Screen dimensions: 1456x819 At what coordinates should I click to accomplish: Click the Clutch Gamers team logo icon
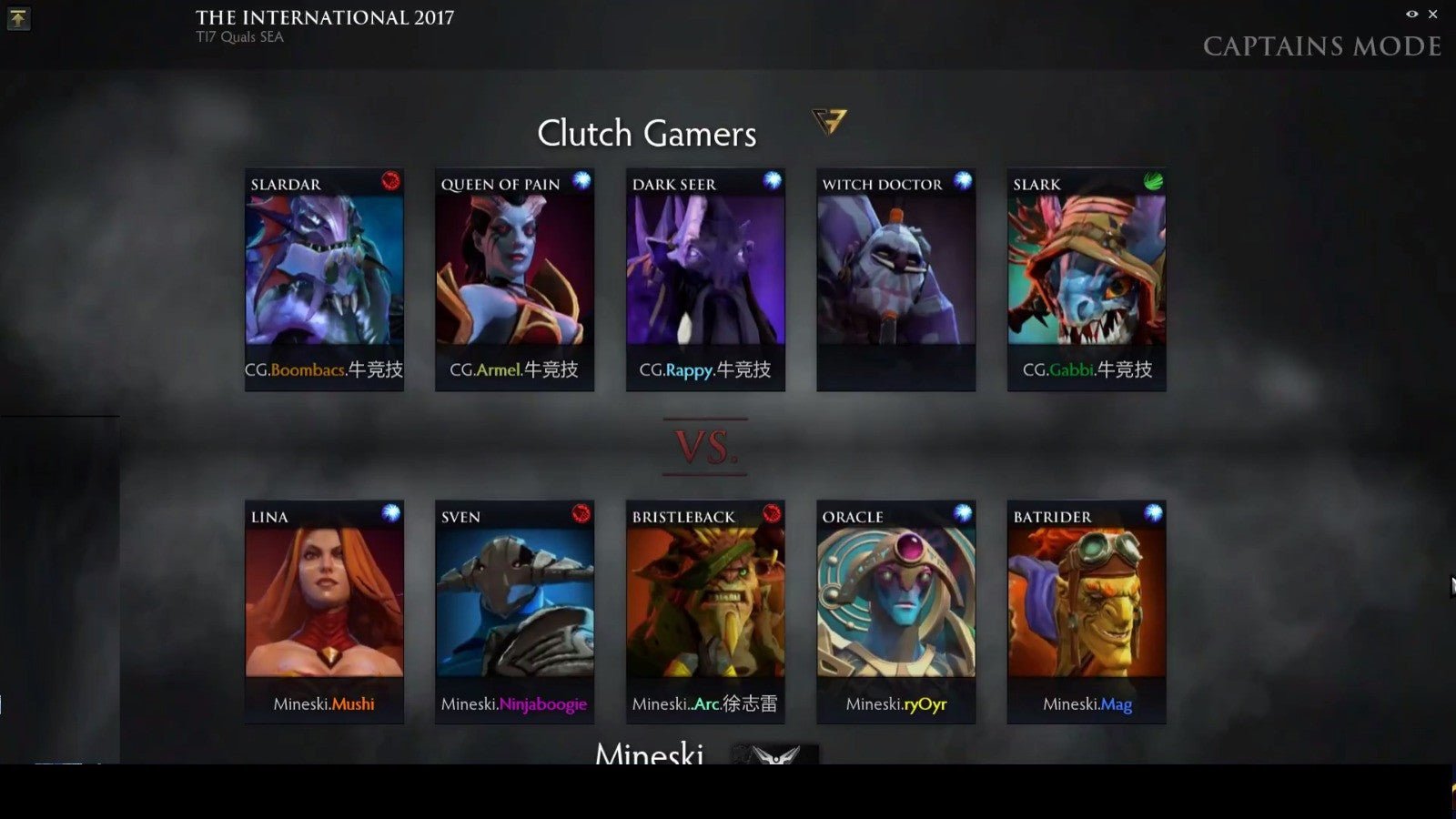829,121
